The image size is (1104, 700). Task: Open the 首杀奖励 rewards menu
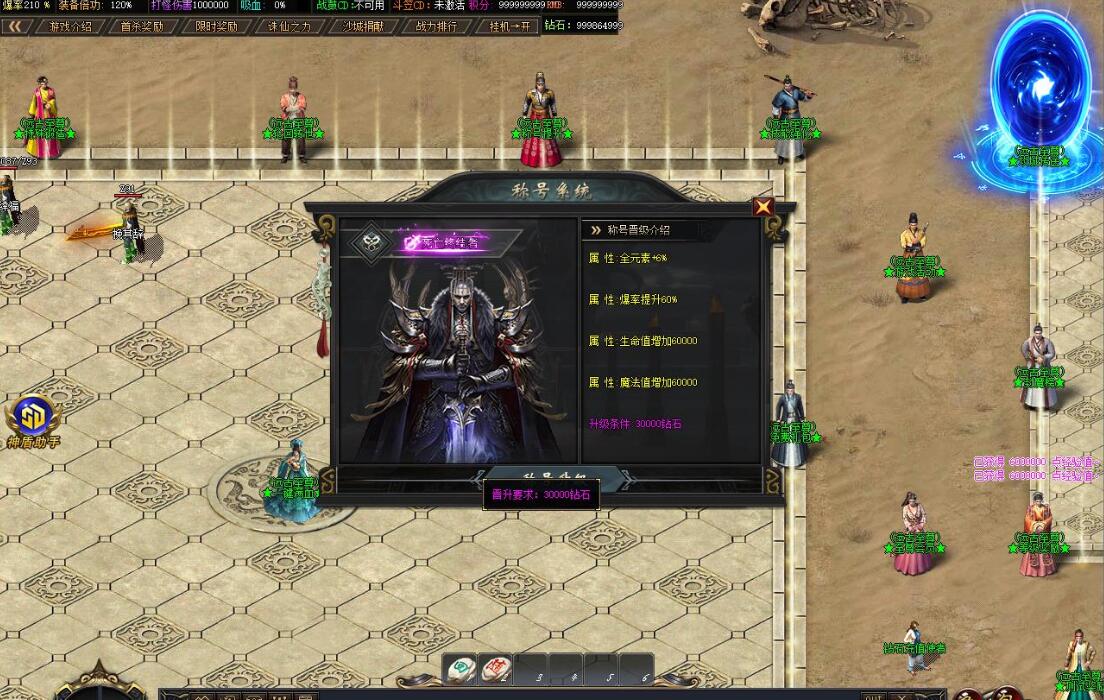click(x=141, y=26)
